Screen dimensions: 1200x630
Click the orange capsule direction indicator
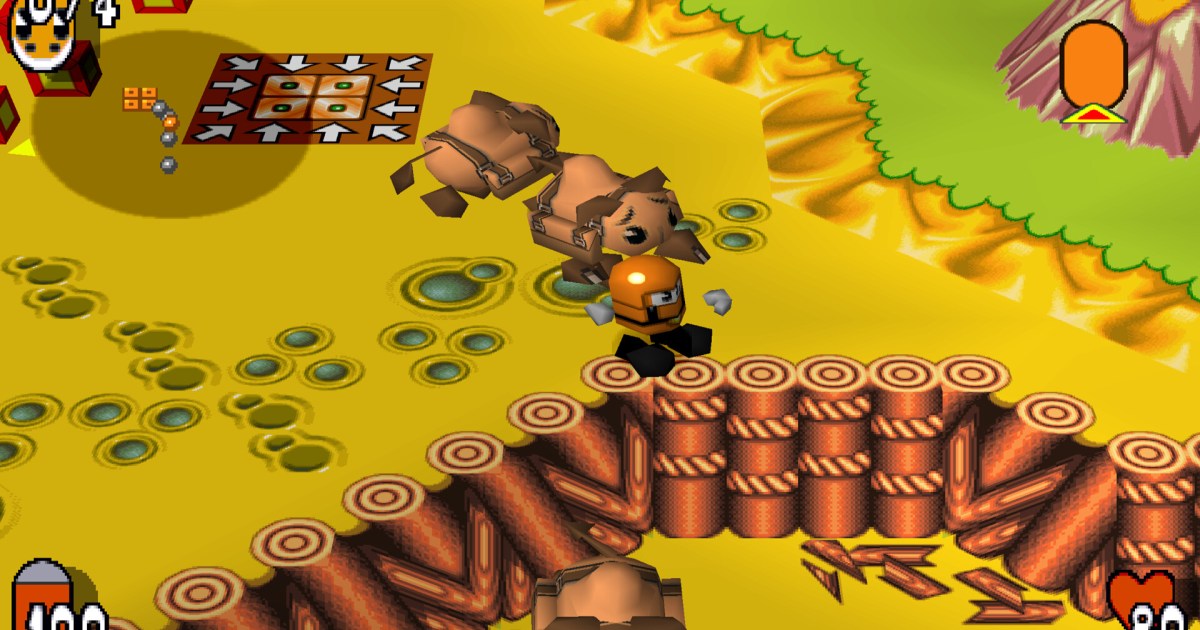1094,66
